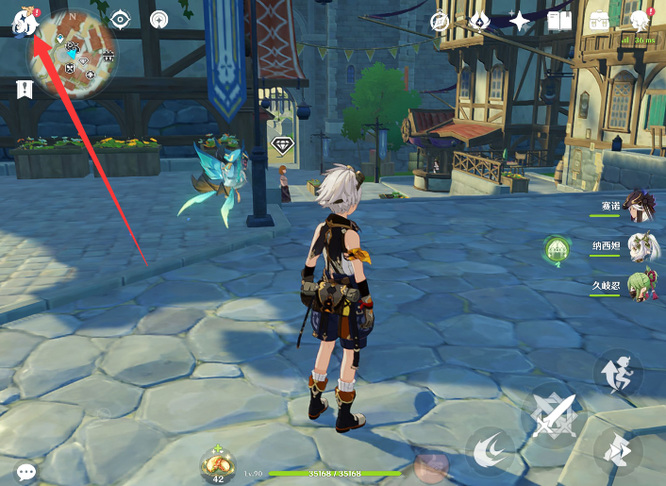Open the backpack inventory icon
The height and width of the screenshot is (486, 666).
click(600, 21)
